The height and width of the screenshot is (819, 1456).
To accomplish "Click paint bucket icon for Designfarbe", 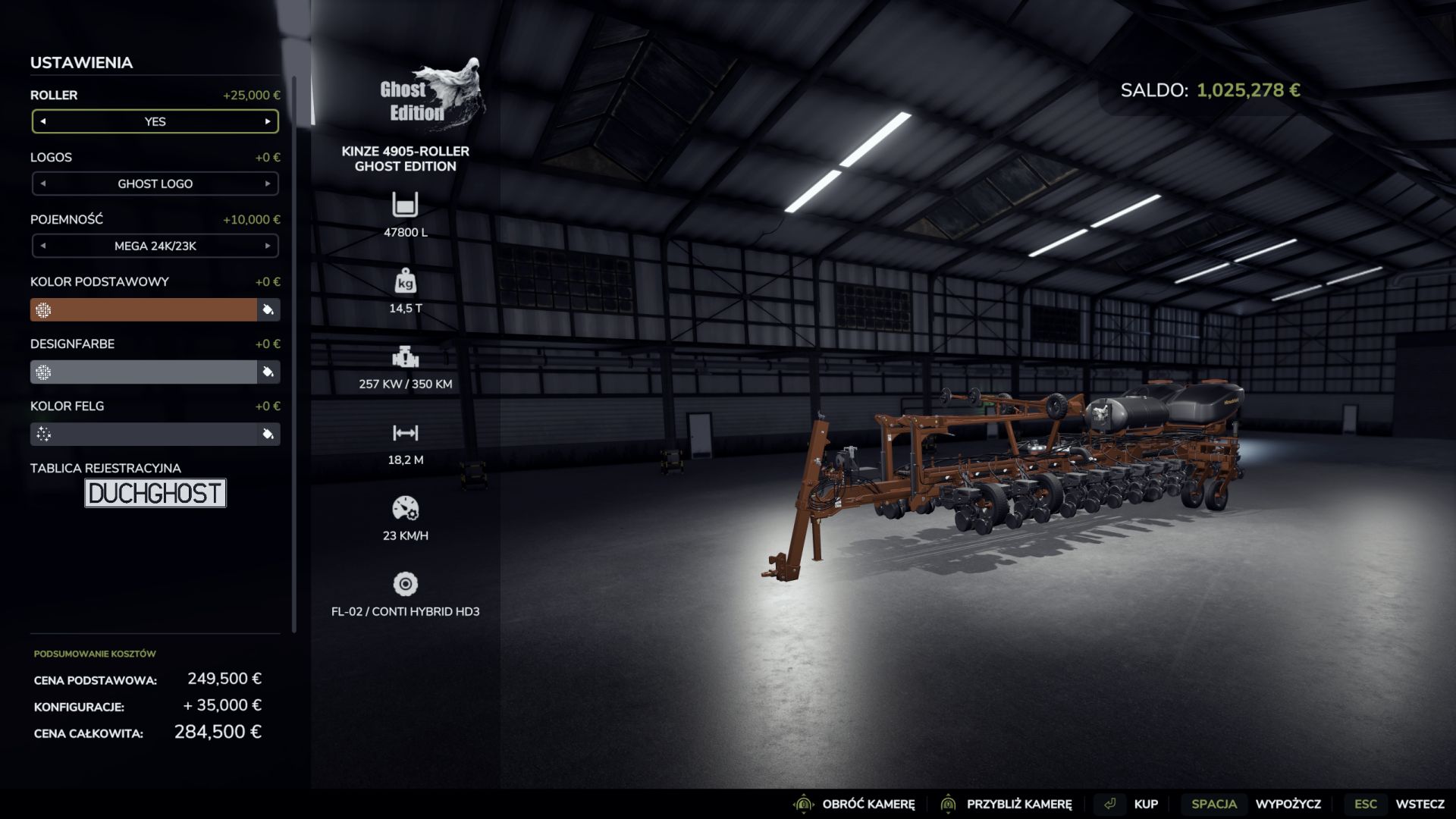I will (x=268, y=372).
